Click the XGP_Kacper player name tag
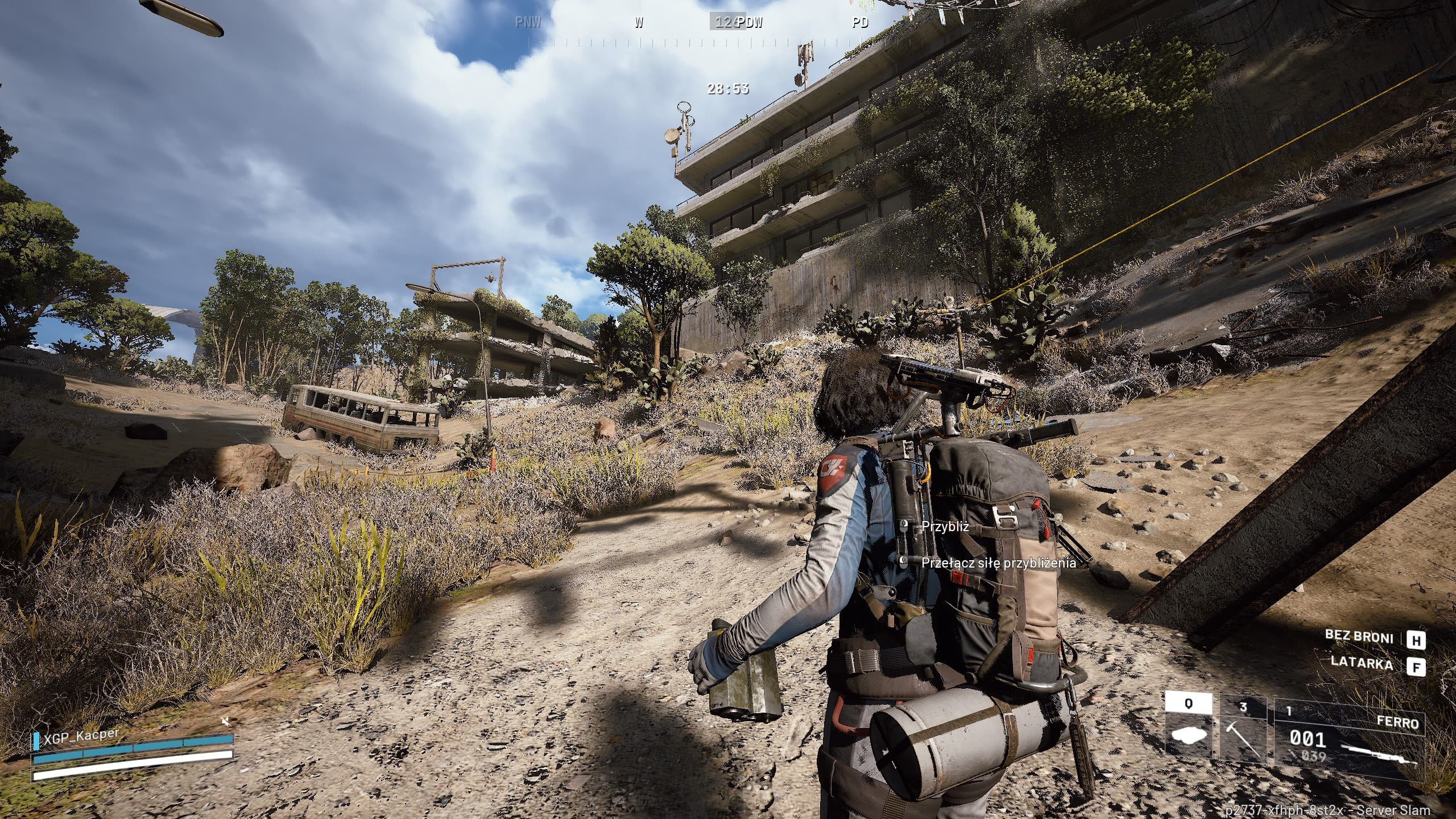Screen dimensions: 1456x819 click(x=82, y=735)
